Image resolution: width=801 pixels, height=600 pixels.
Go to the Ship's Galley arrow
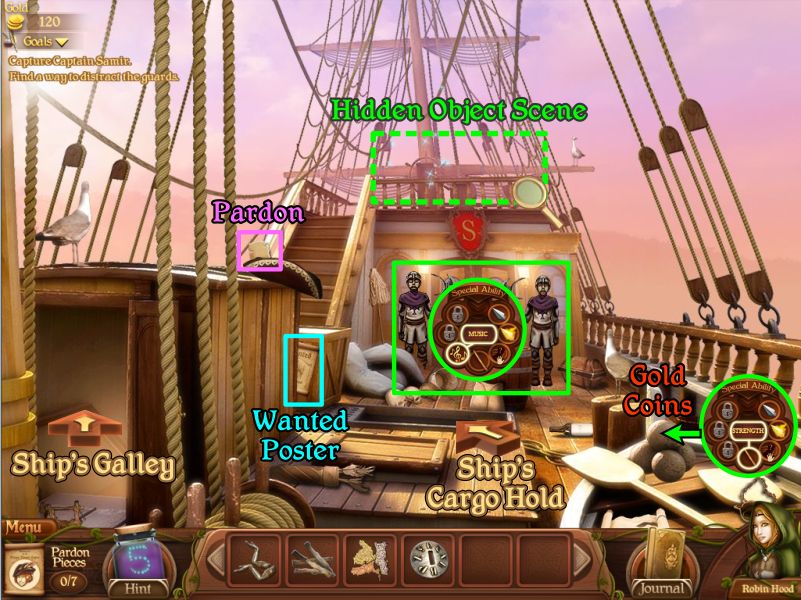85,429
